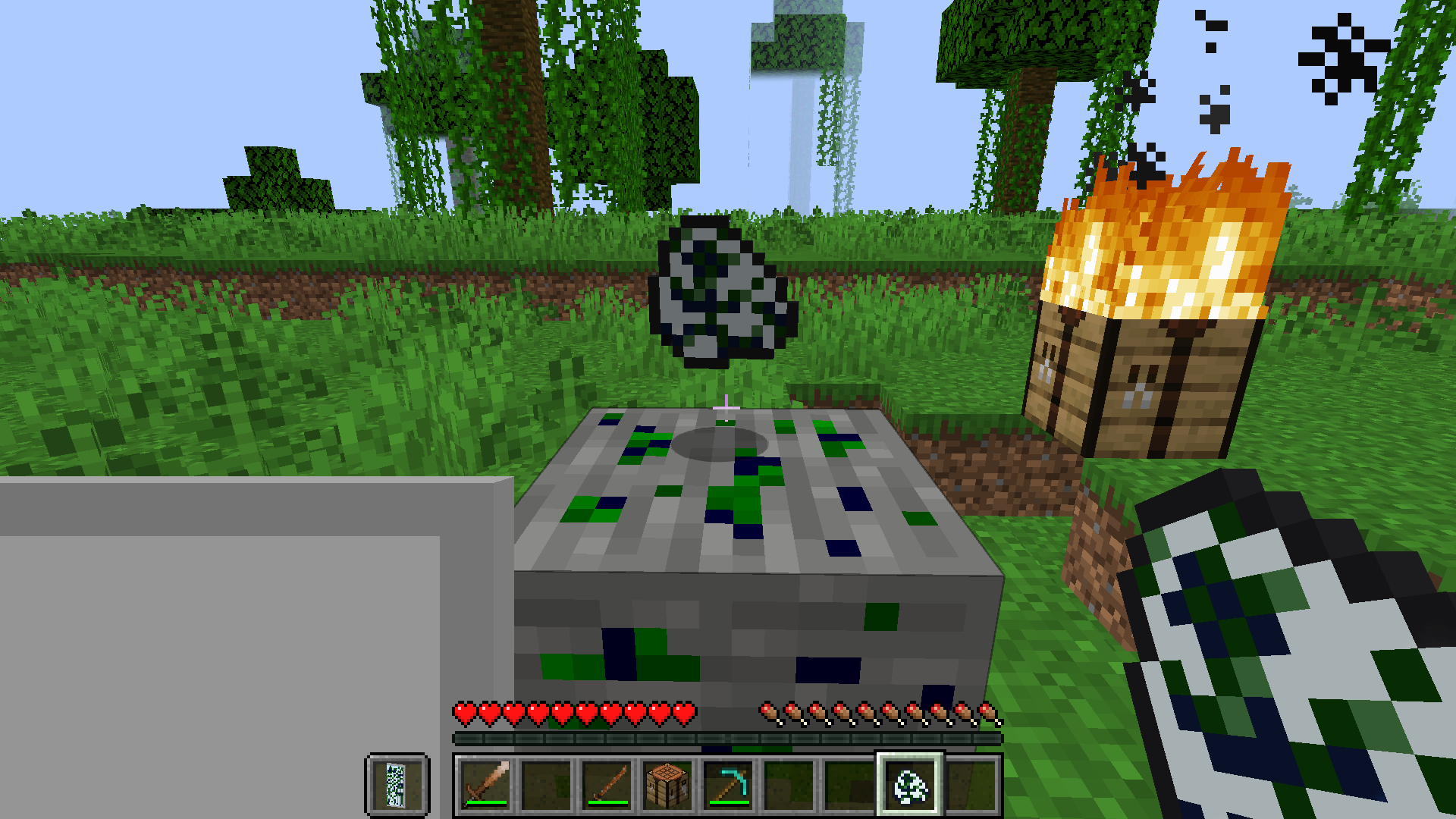The height and width of the screenshot is (819, 1456).
Task: Click the rightmost drumstick hunger icon
Action: [990, 711]
